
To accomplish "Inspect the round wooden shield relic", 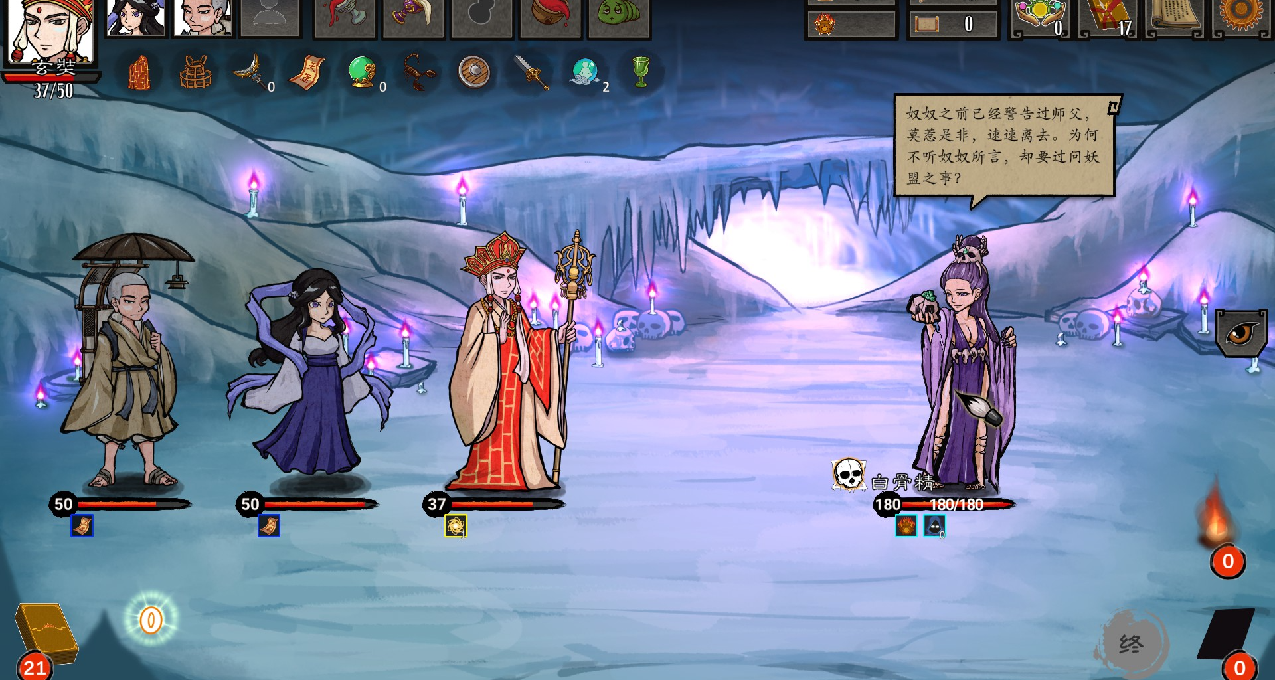I will click(473, 72).
